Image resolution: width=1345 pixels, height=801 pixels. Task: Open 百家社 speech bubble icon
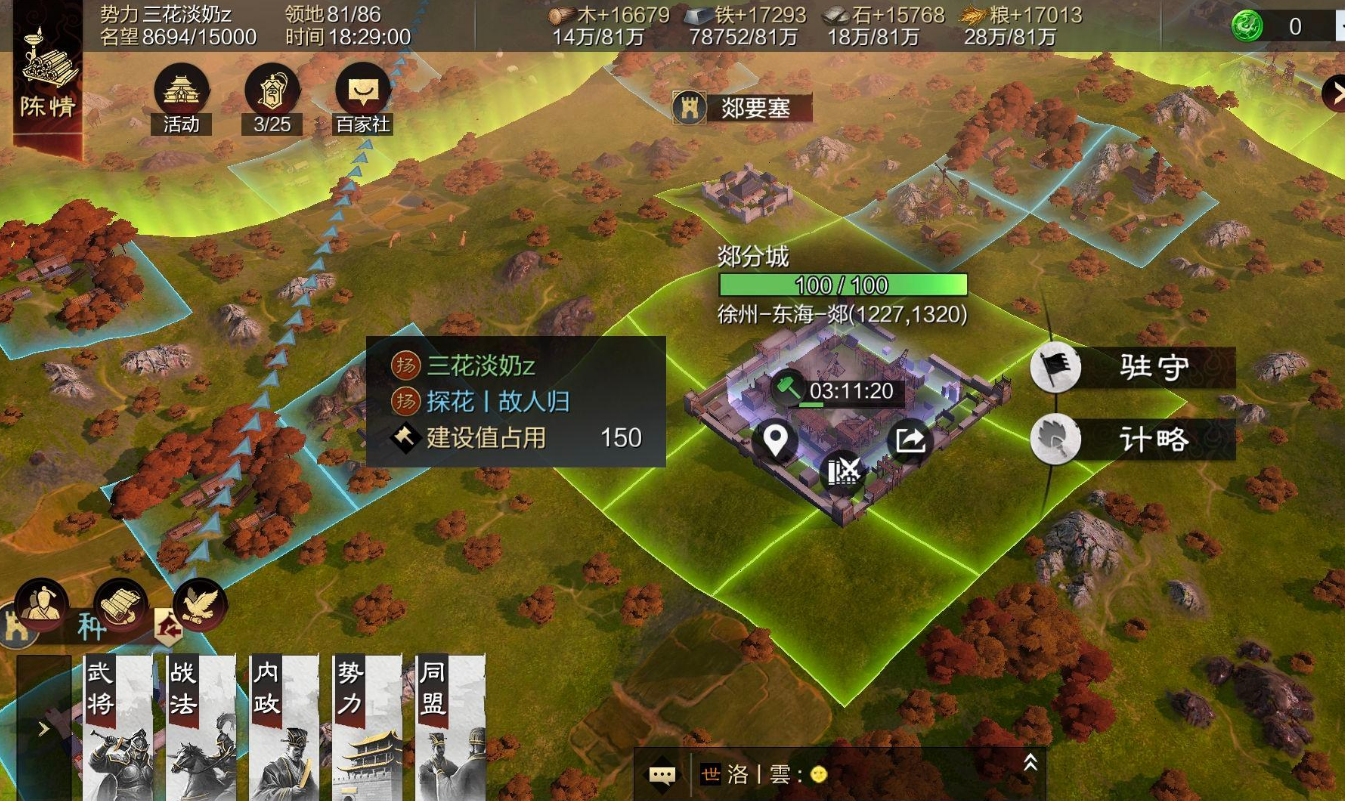tap(362, 90)
